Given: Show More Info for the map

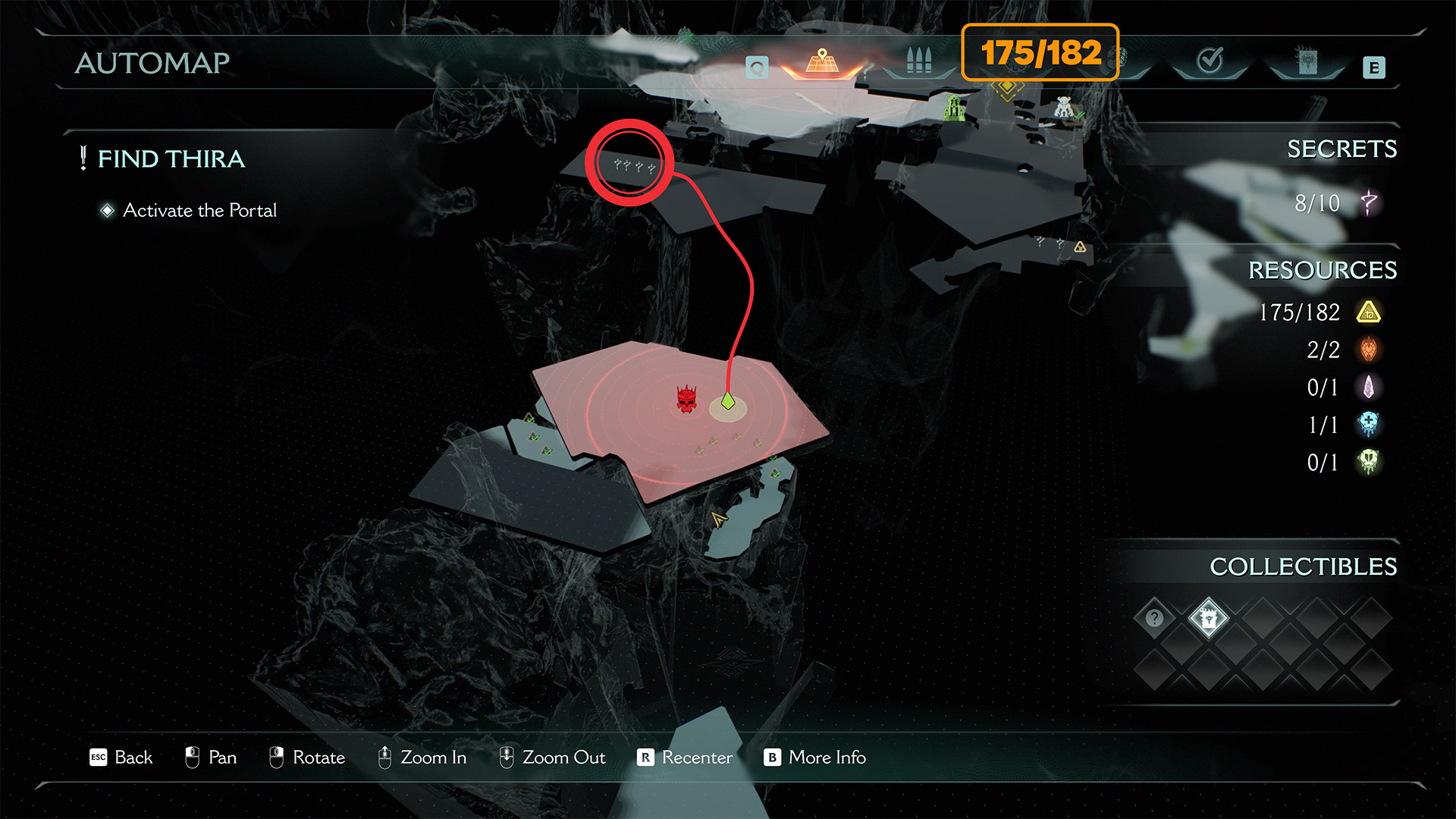Looking at the screenshot, I should click(x=815, y=758).
